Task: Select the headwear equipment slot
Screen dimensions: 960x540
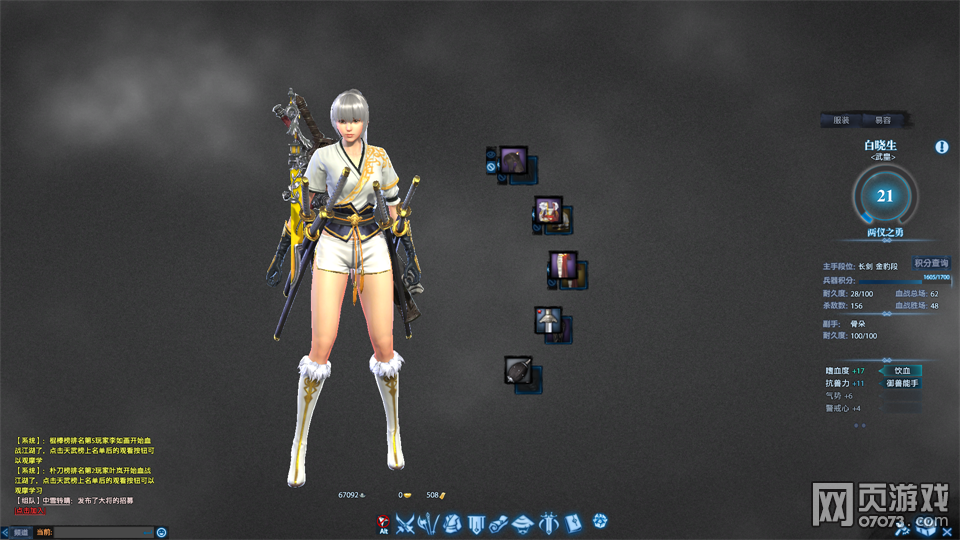Action: (x=513, y=159)
